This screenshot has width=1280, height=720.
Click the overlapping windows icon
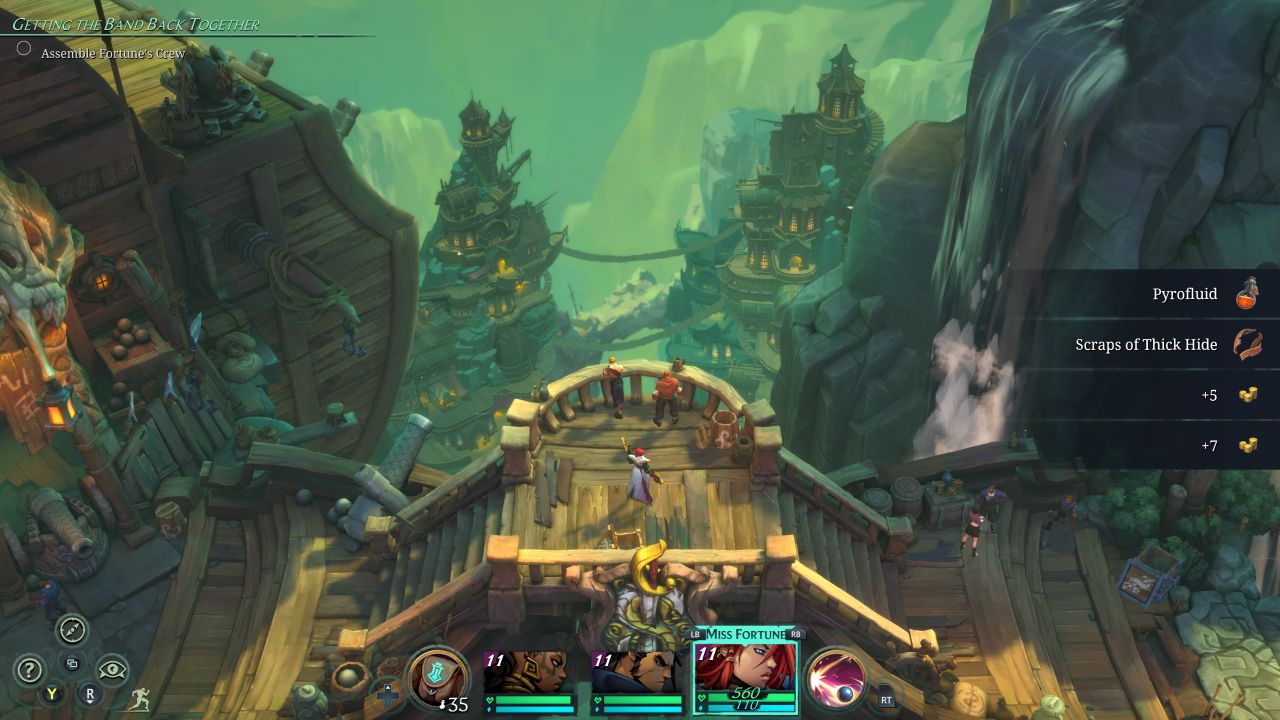coord(71,662)
